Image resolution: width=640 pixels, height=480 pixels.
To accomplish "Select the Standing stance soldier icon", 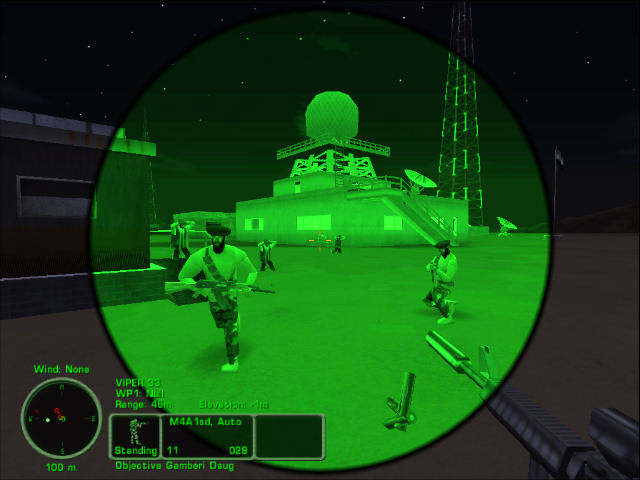I will [x=135, y=436].
